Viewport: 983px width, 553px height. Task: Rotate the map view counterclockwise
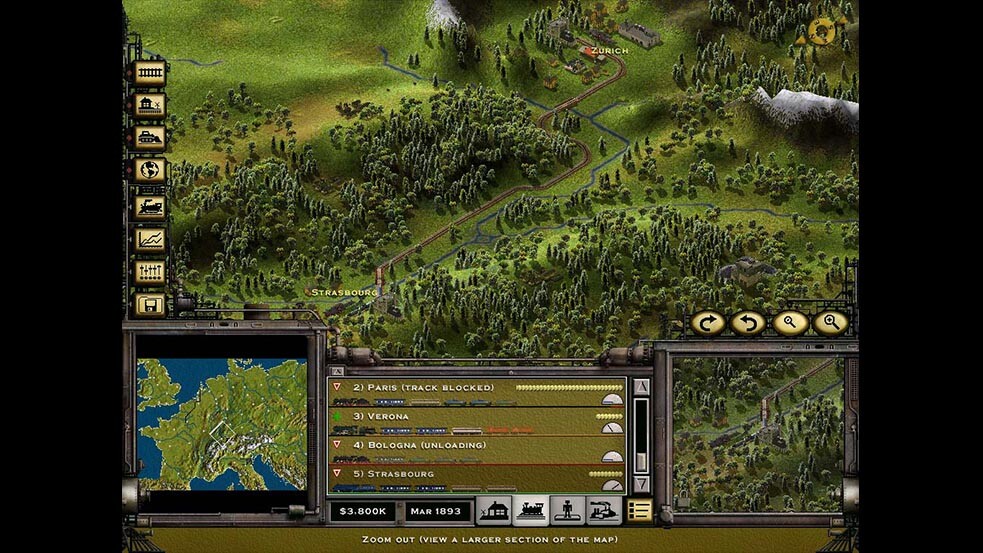click(x=748, y=323)
